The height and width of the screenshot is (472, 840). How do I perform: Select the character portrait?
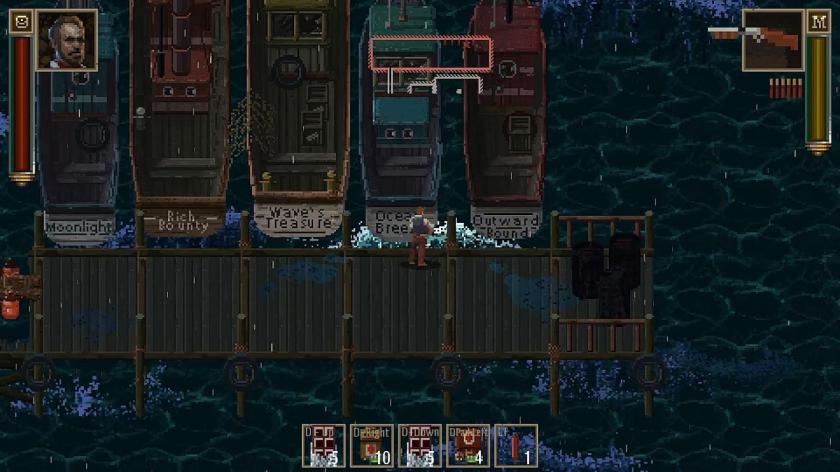coord(67,40)
